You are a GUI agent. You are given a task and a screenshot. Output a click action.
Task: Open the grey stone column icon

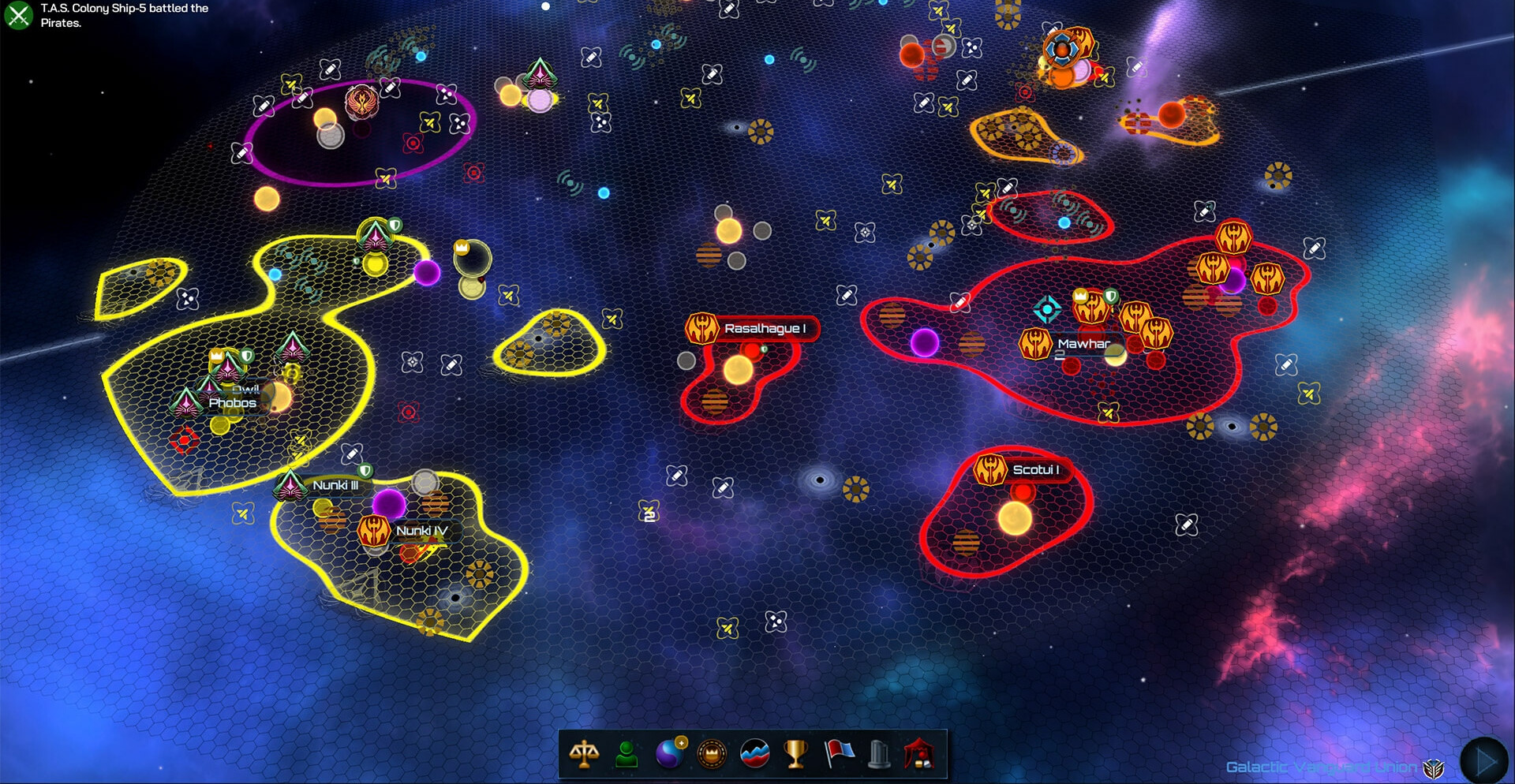[879, 754]
